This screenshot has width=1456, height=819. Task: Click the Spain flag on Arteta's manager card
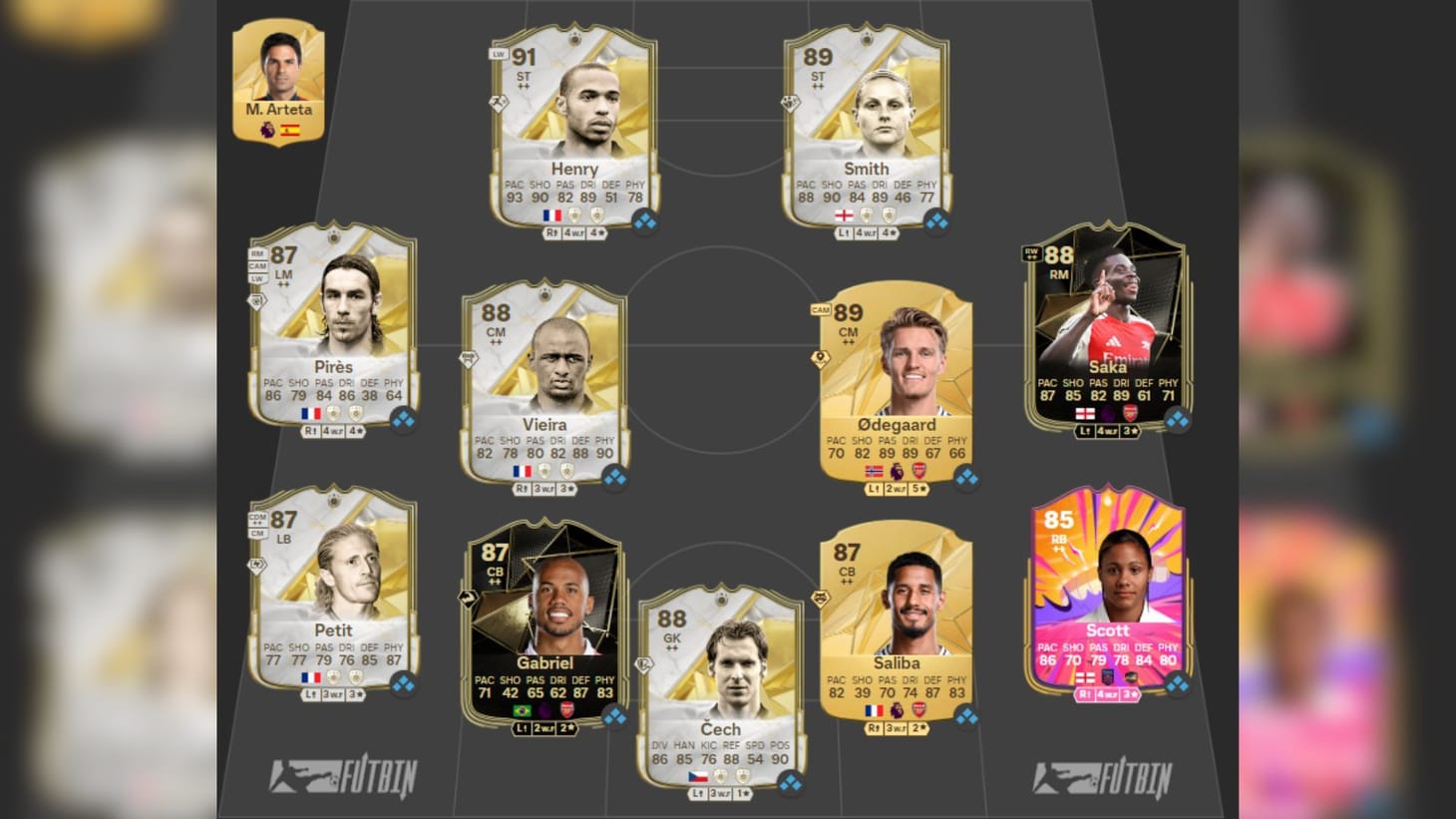tap(292, 128)
